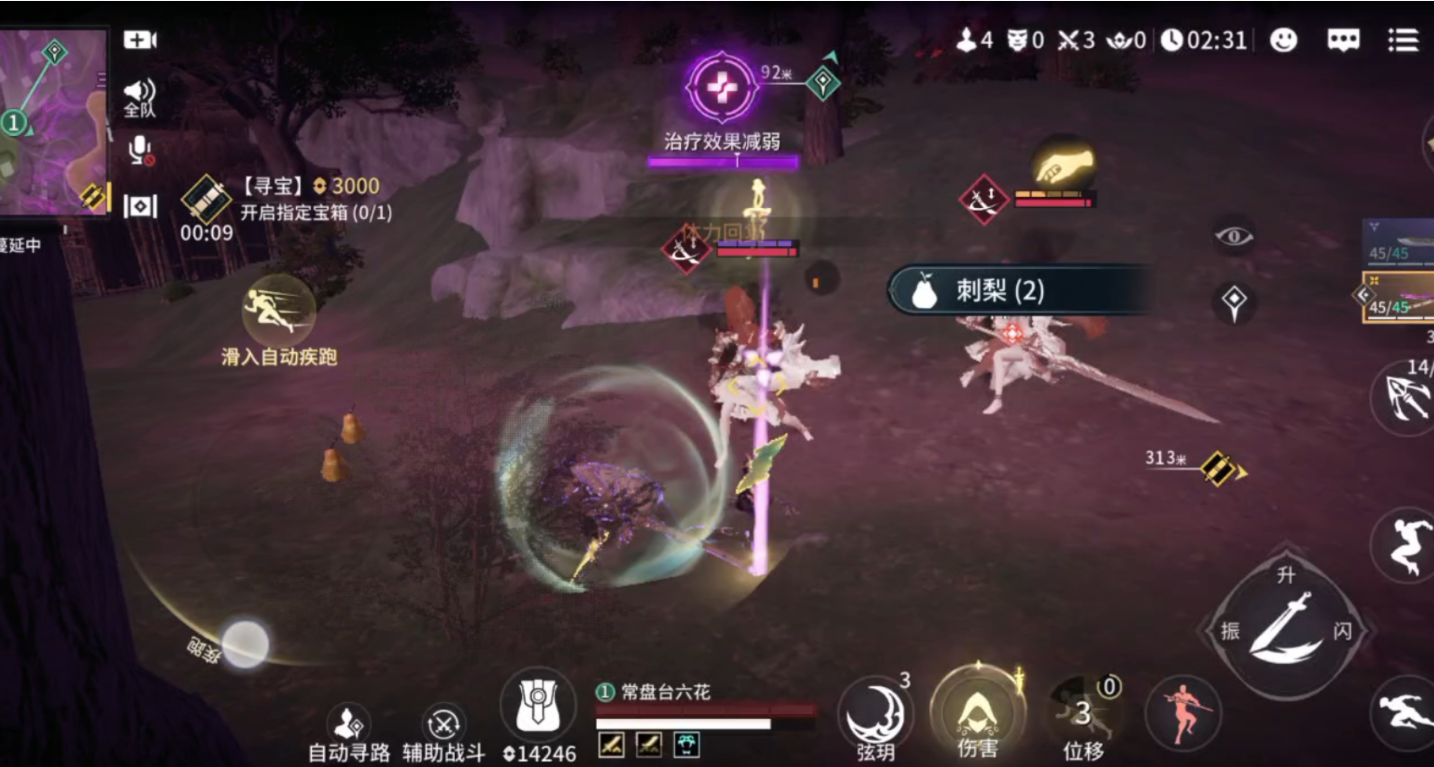The width and height of the screenshot is (1434, 767).
Task: Open the chat message bubble
Action: pos(1343,40)
